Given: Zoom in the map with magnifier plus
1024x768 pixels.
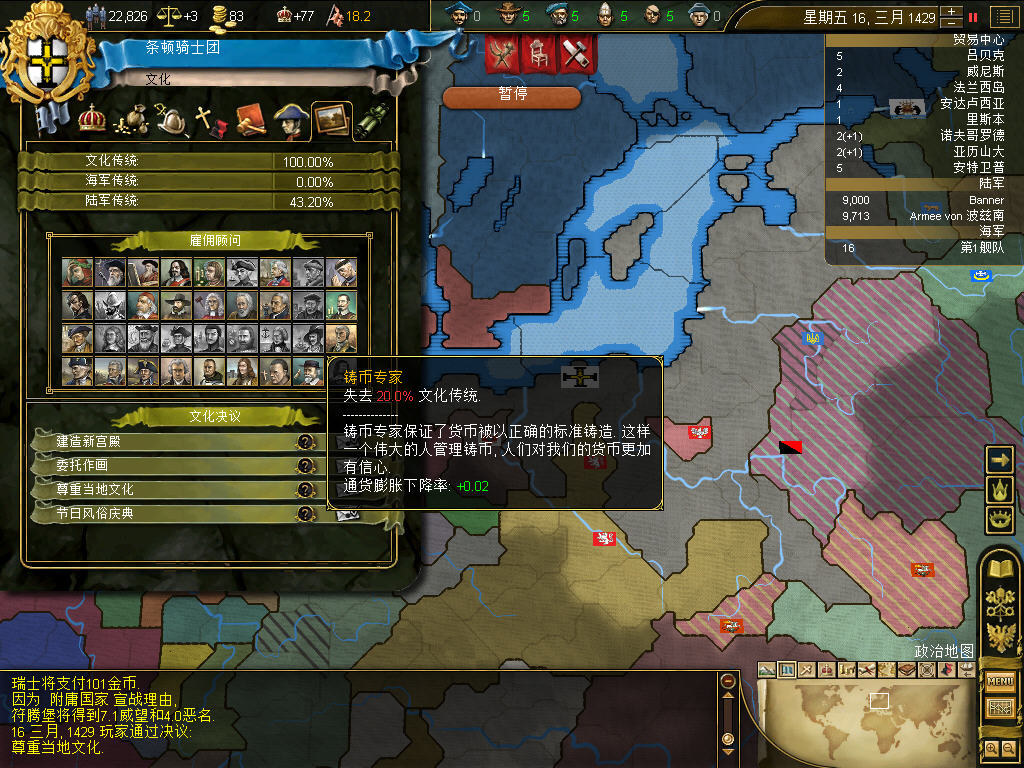Looking at the screenshot, I should (992, 748).
